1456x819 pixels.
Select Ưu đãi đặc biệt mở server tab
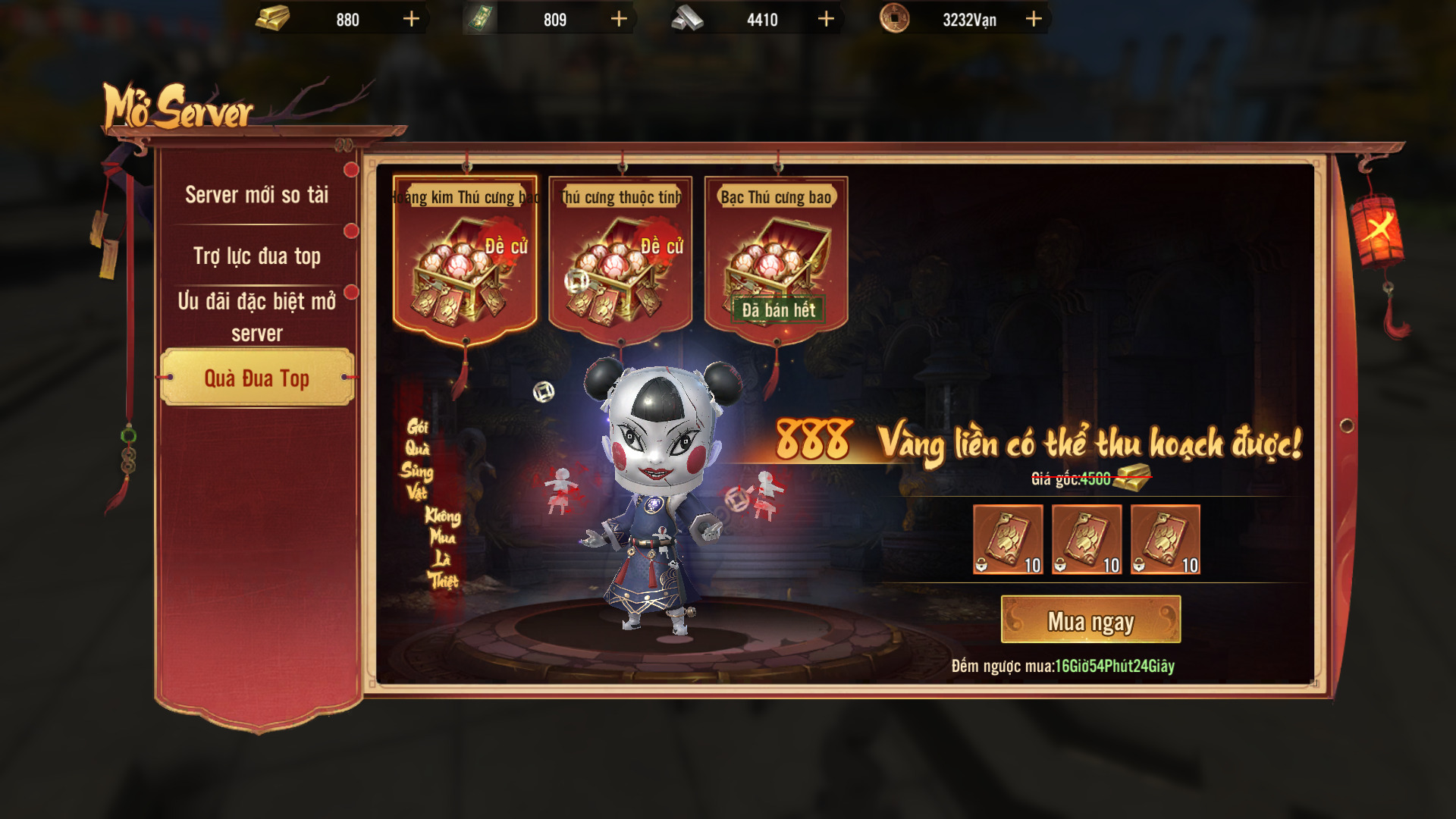(256, 316)
